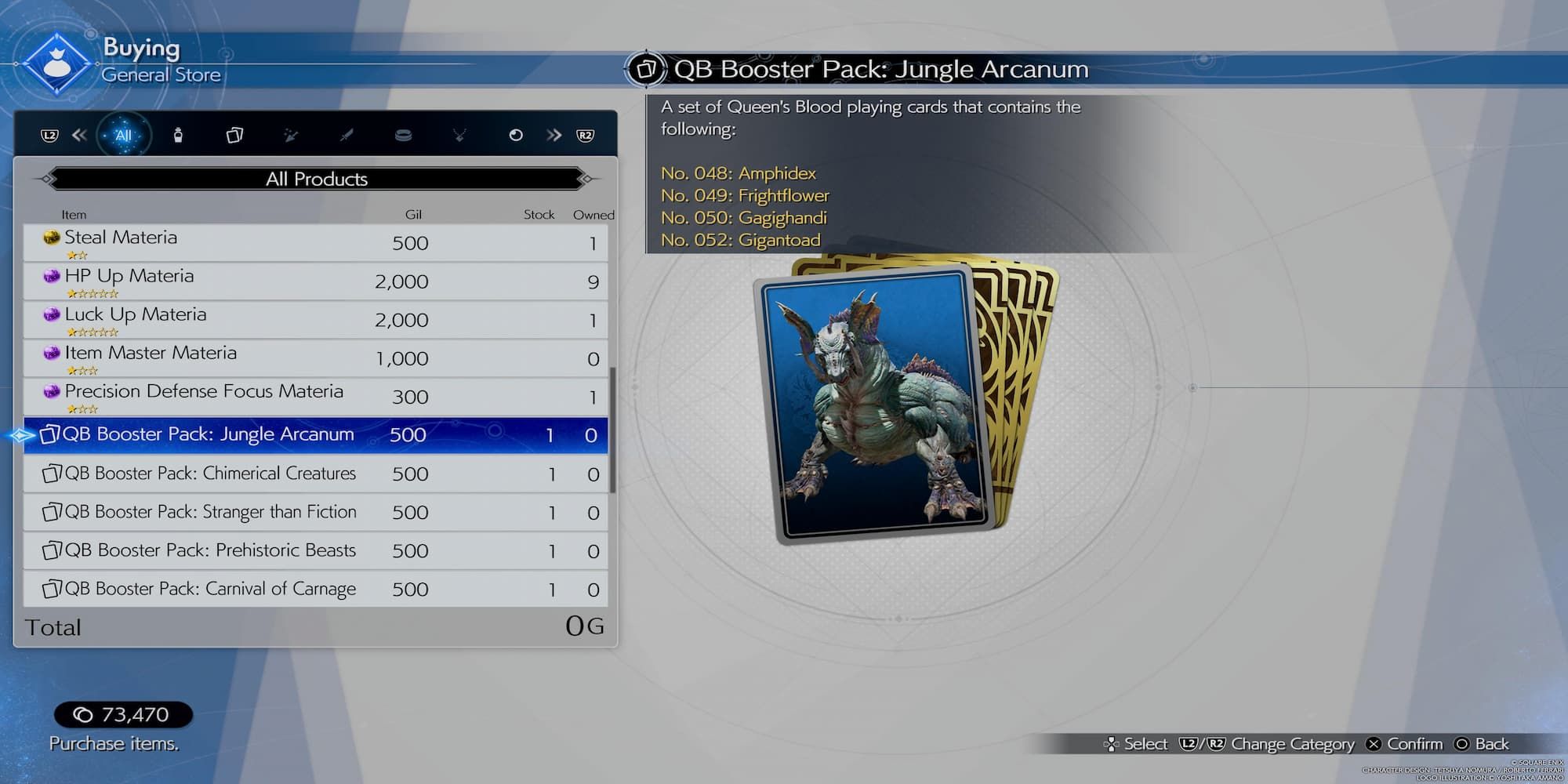
Task: Switch to the potion bottle category tab
Action: pos(178,136)
